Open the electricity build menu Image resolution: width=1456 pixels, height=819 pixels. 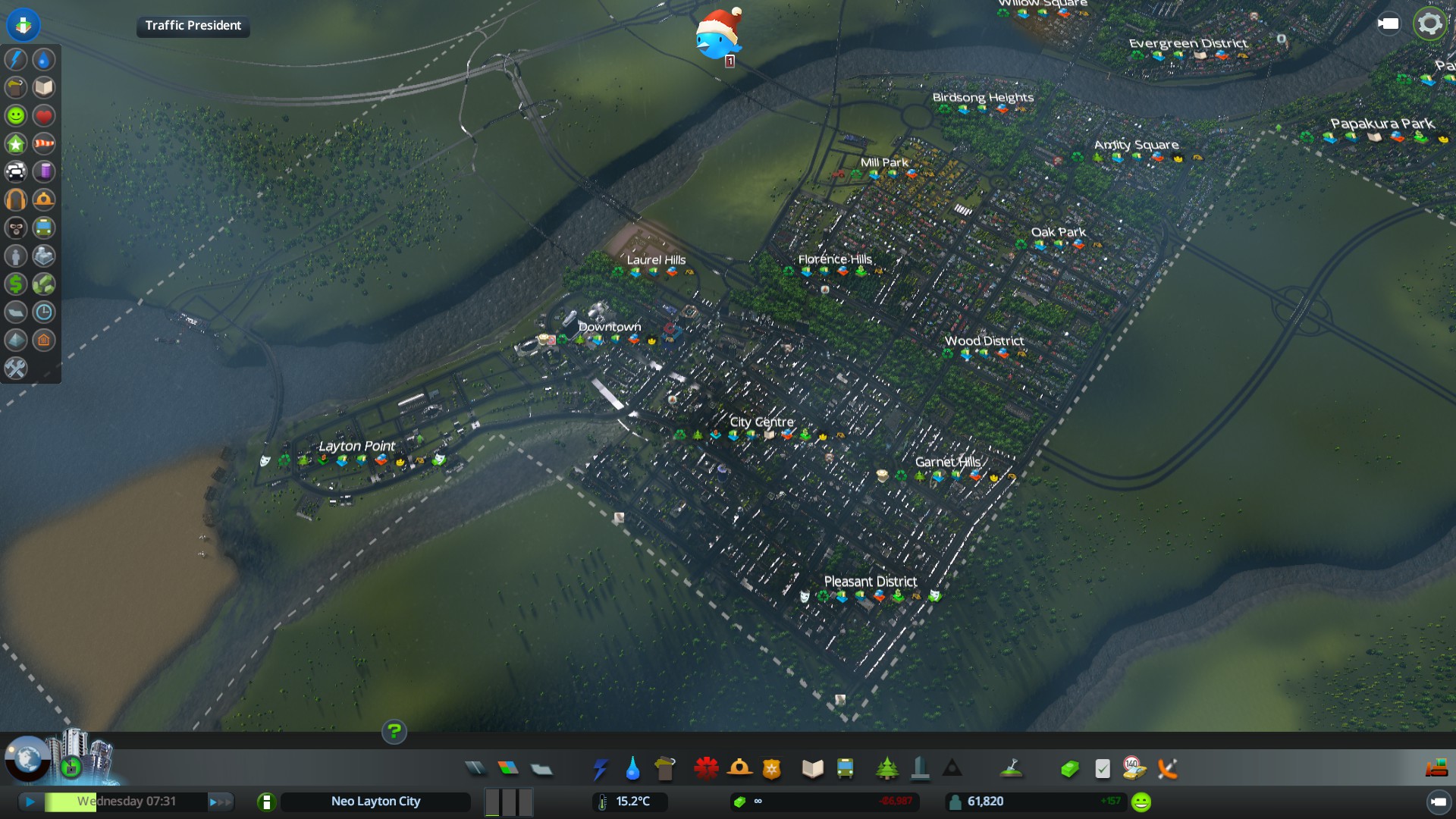click(600, 769)
